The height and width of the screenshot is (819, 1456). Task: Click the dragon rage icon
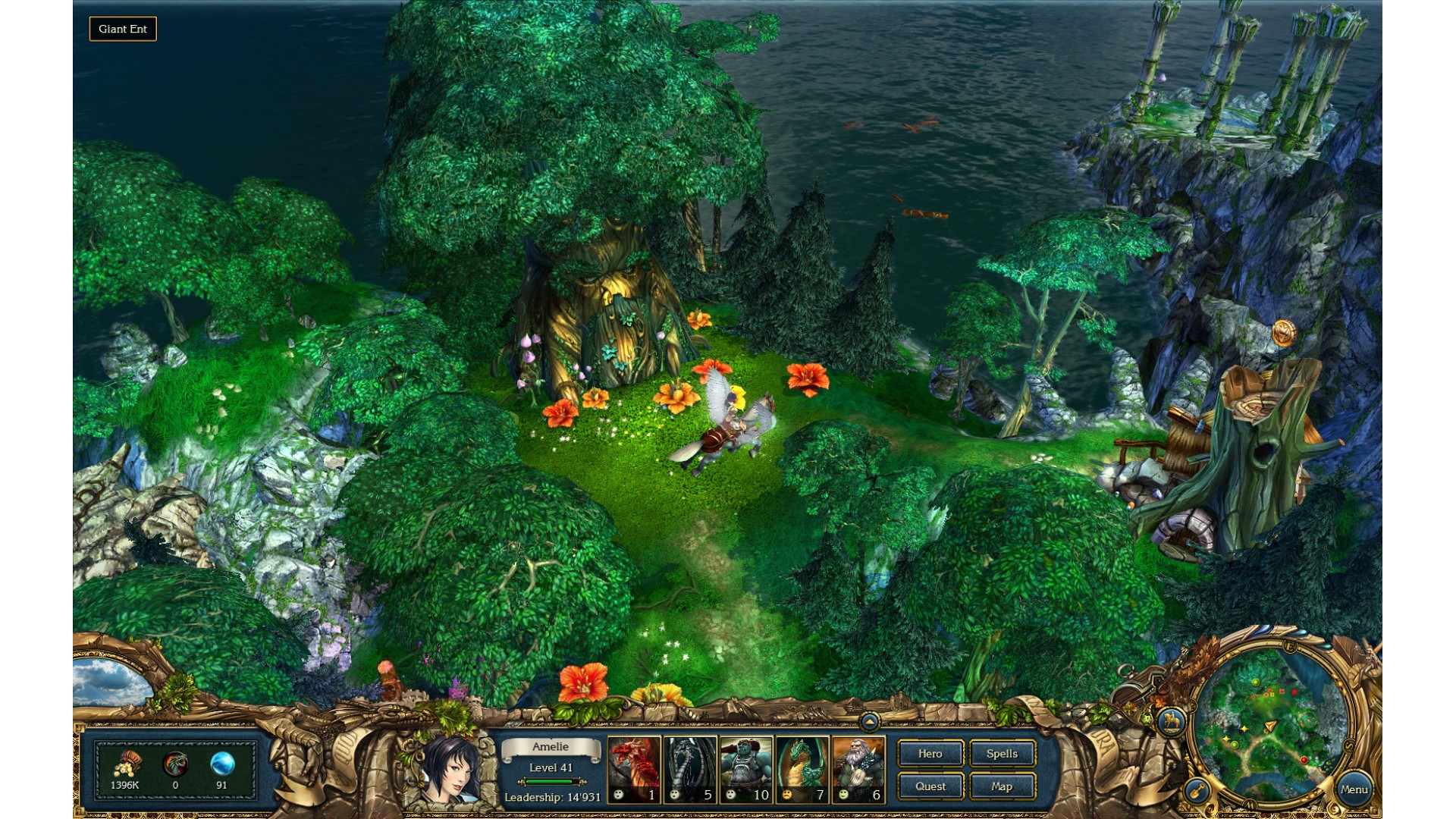coord(175,764)
